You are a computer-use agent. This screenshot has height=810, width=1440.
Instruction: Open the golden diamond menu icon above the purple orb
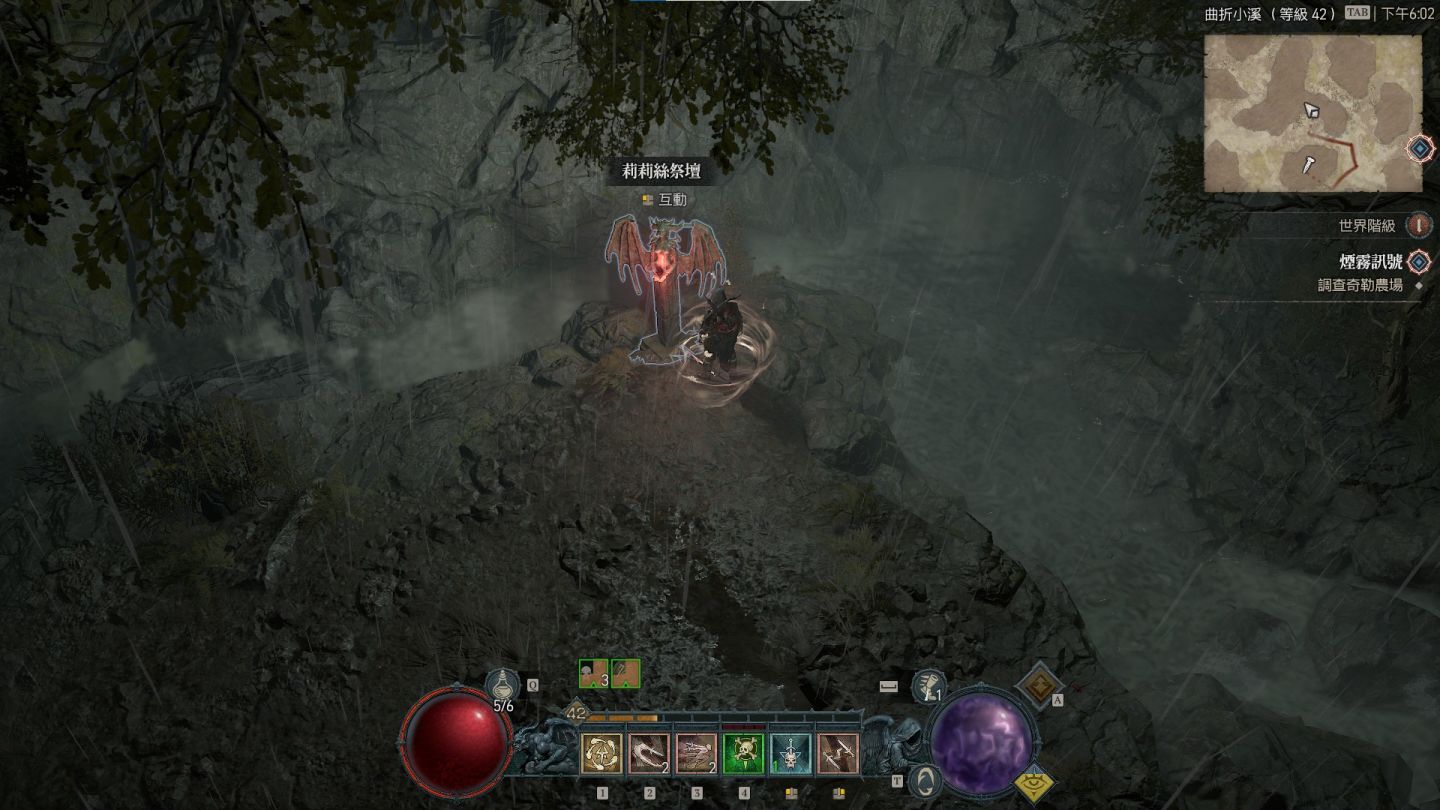1039,685
